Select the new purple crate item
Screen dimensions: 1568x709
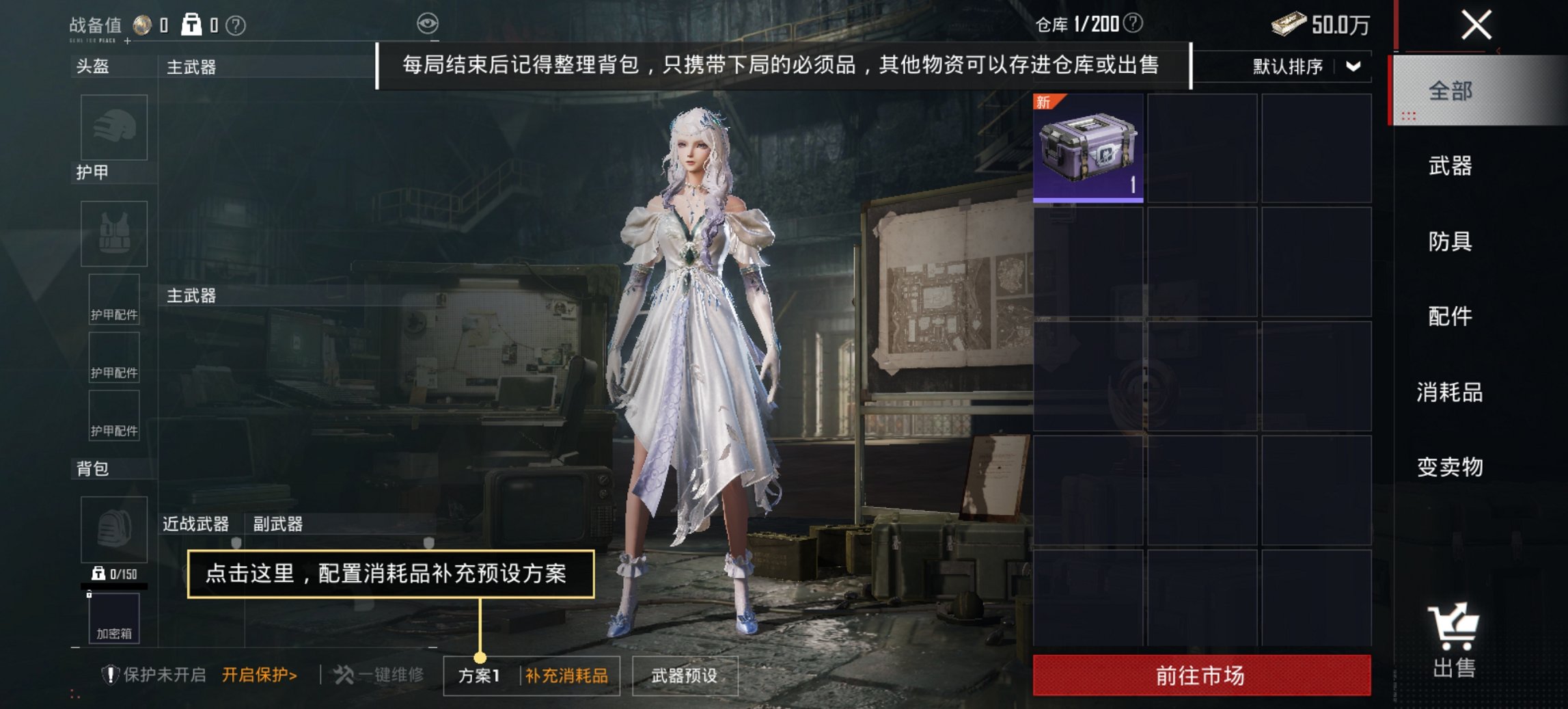pos(1088,147)
